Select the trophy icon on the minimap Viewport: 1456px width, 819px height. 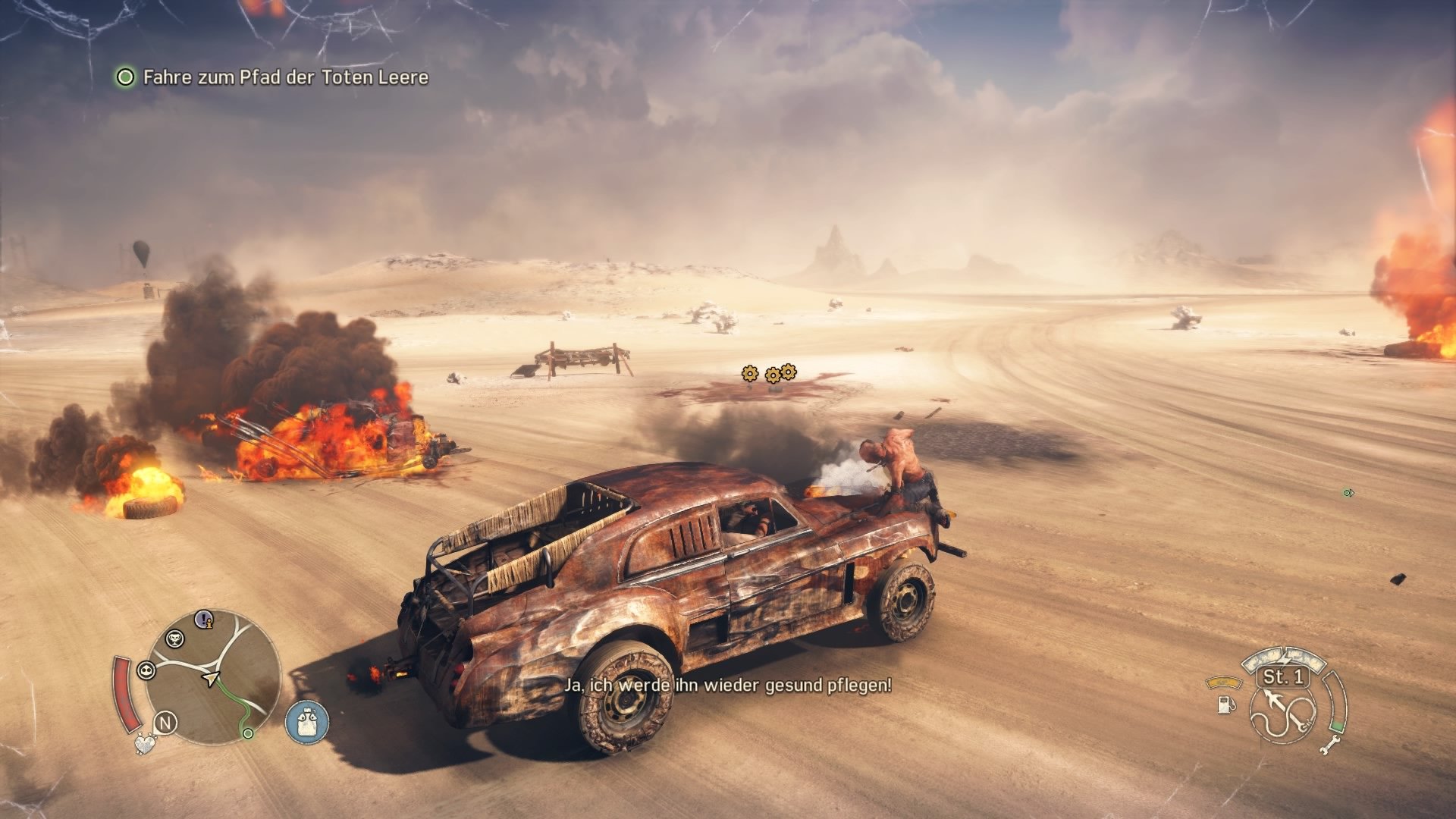coord(175,639)
